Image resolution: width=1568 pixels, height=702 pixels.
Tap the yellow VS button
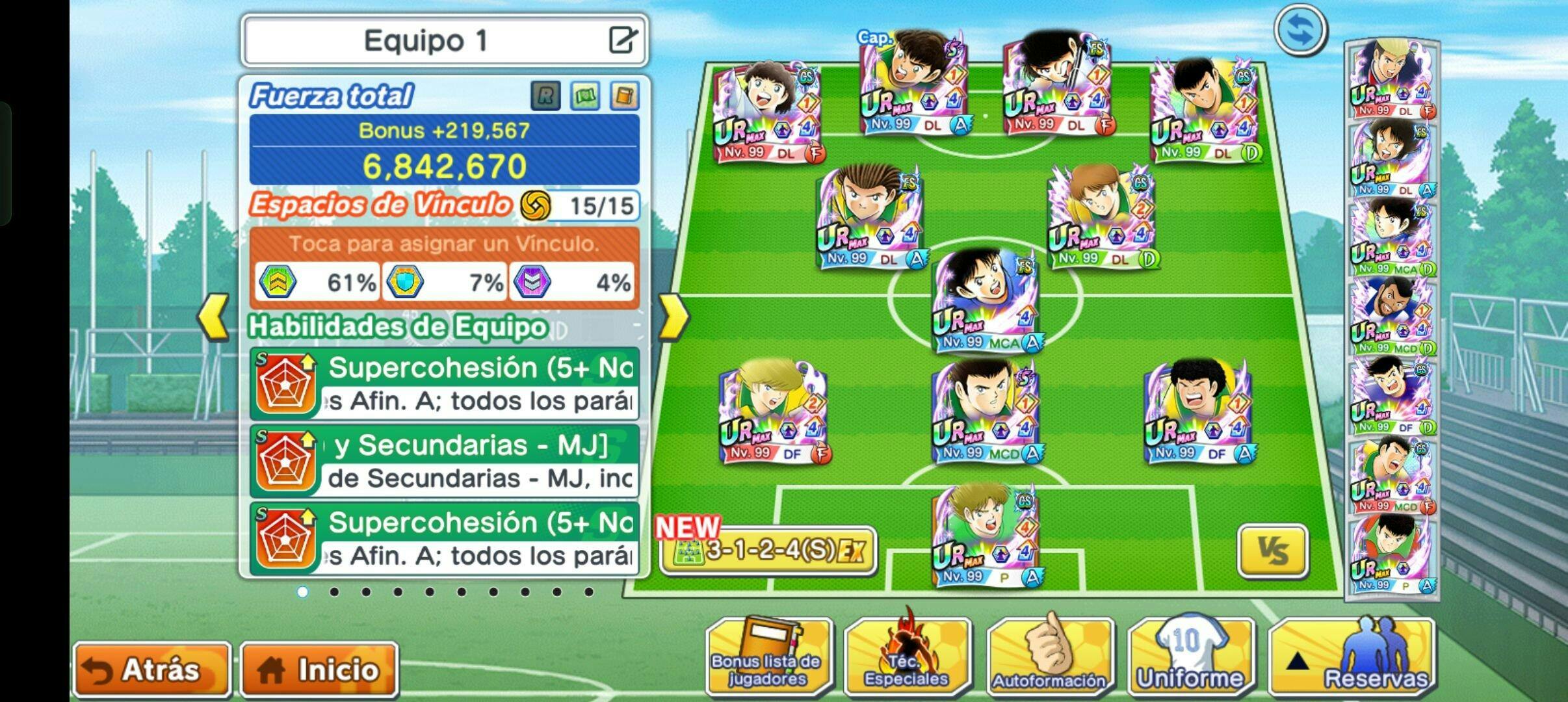click(1272, 551)
